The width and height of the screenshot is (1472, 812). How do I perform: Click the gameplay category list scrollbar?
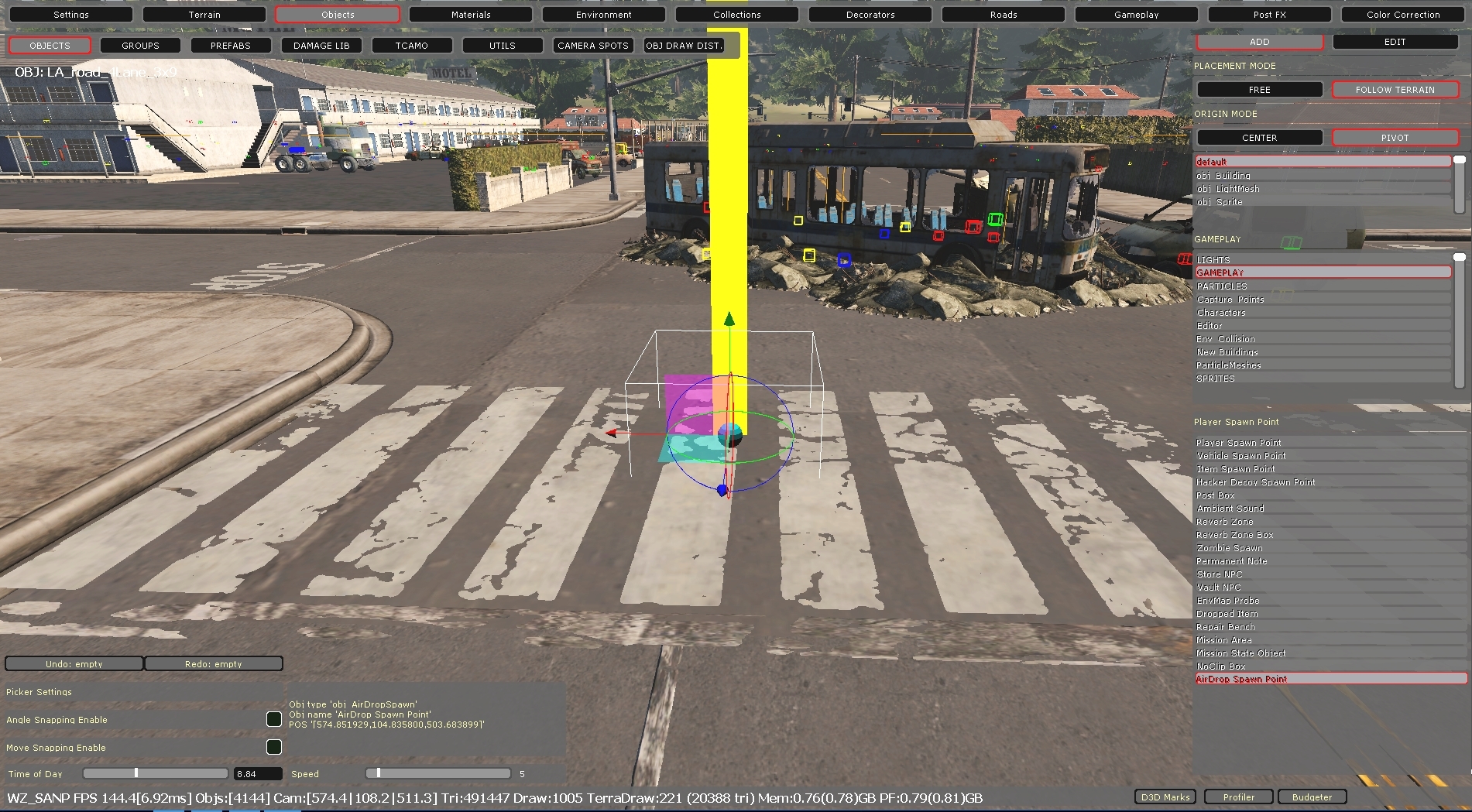[1460, 255]
